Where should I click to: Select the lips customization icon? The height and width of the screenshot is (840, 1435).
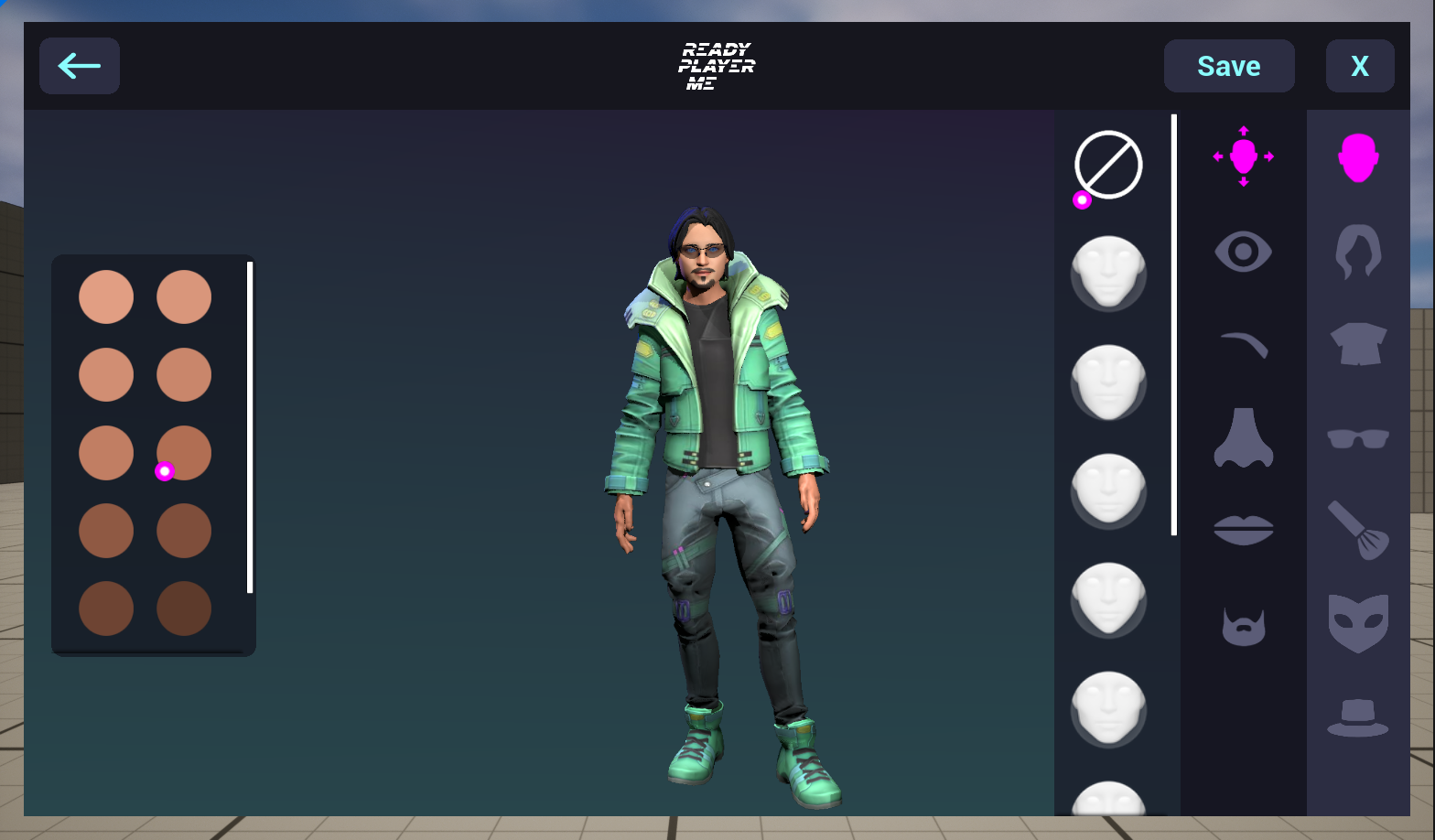1243,531
